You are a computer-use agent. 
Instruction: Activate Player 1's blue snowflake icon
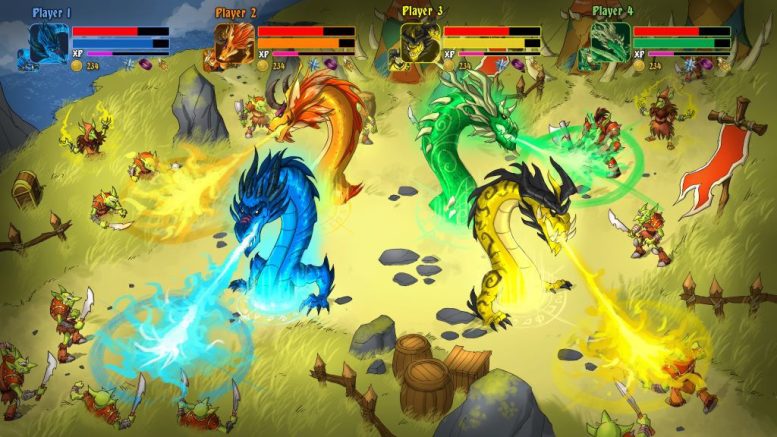click(x=128, y=65)
